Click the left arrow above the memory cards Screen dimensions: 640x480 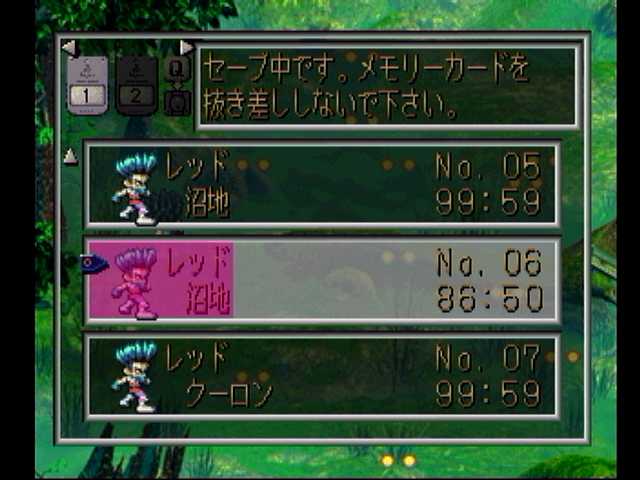(x=68, y=47)
